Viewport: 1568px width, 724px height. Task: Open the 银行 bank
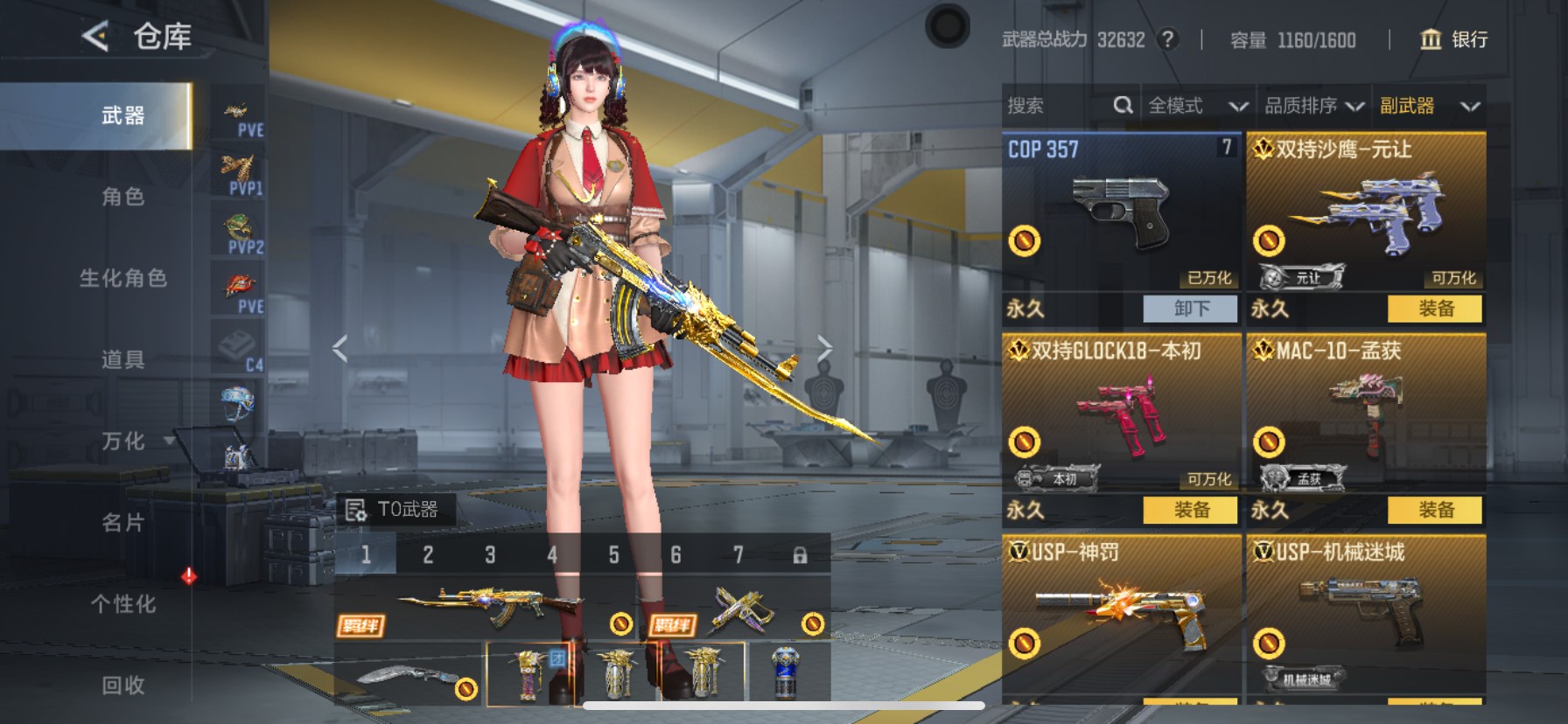tap(1453, 39)
